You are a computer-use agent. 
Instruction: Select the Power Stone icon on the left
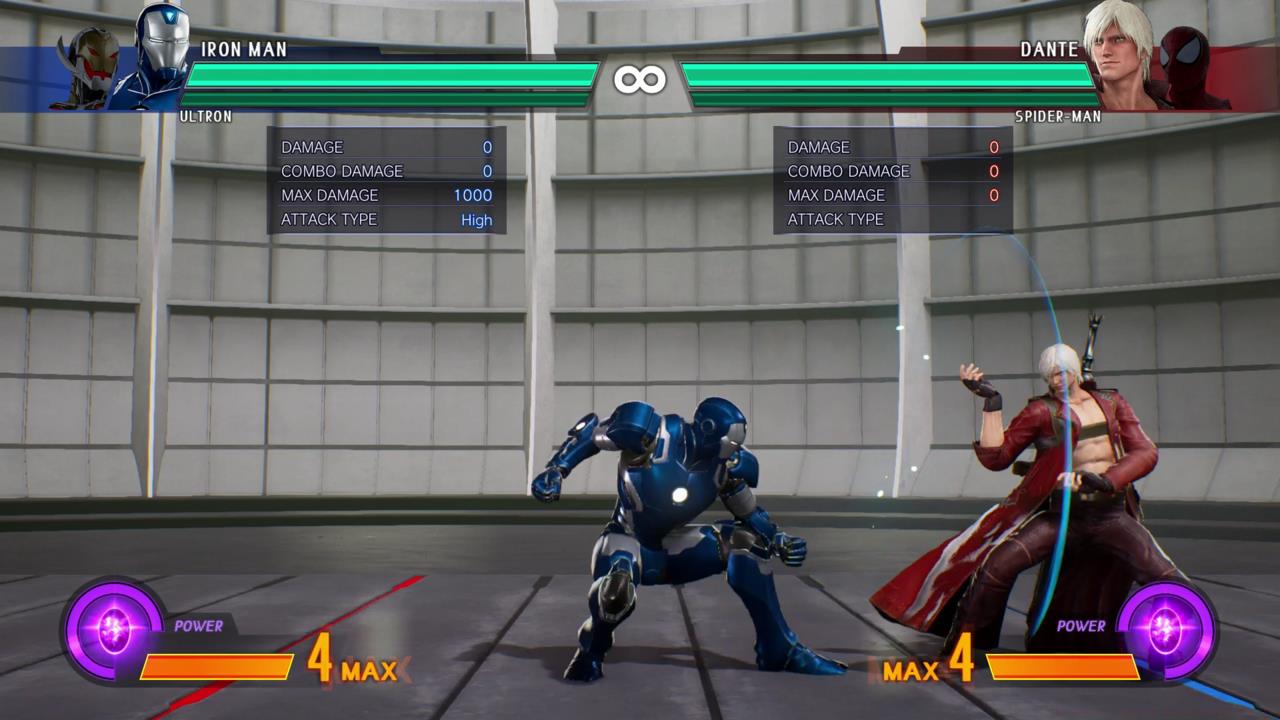113,630
